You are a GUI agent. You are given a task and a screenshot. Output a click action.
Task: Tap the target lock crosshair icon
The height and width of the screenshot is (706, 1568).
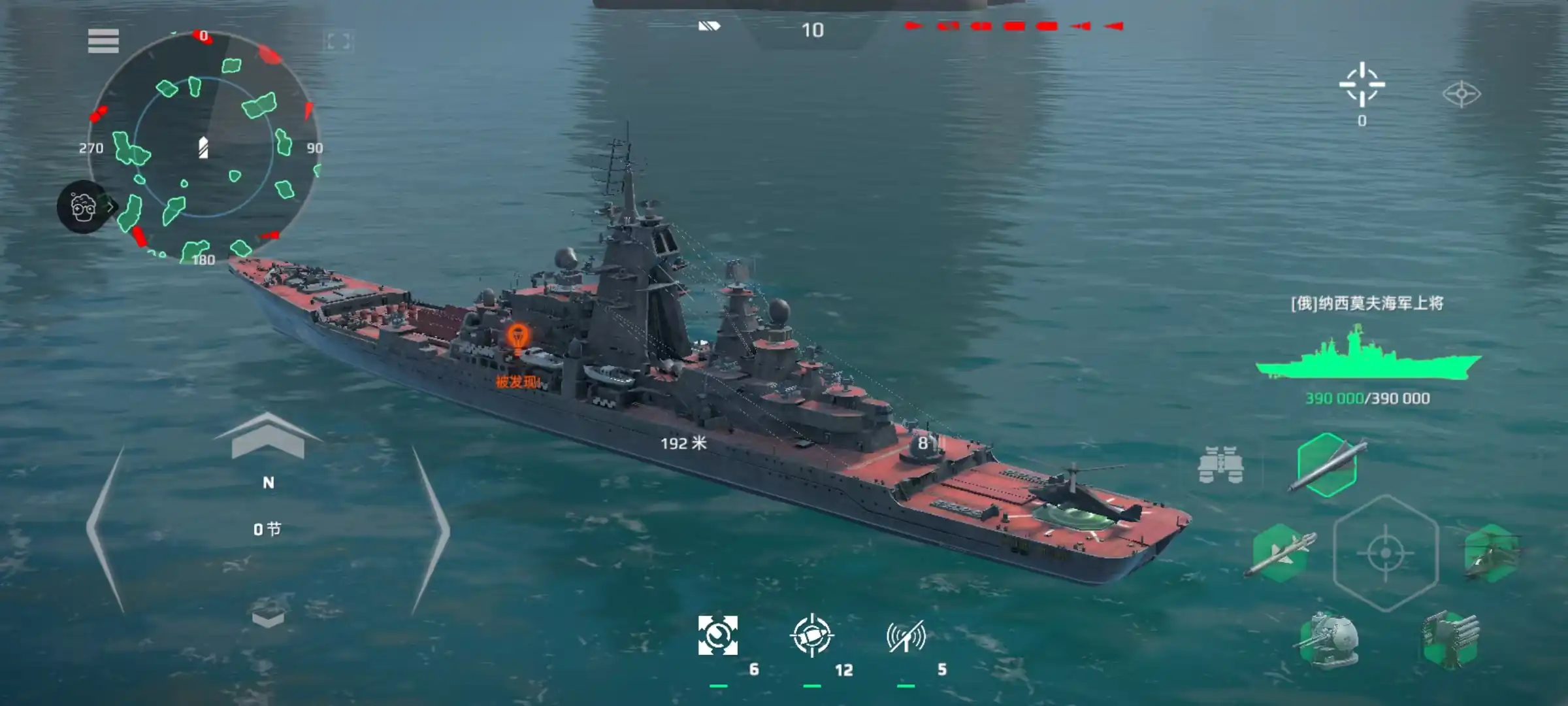click(x=1362, y=85)
